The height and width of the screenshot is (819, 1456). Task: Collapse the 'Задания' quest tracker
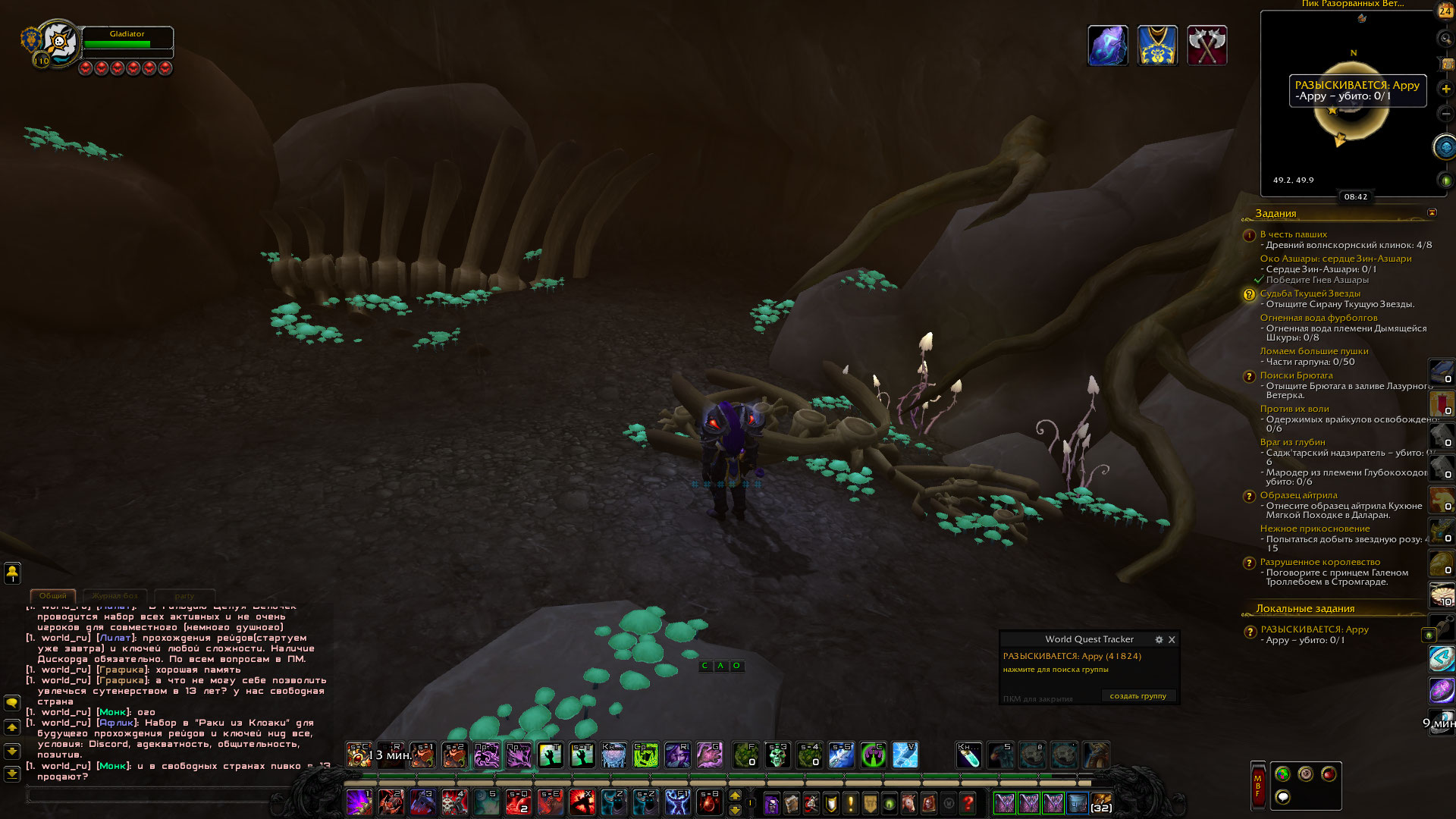(x=1432, y=213)
